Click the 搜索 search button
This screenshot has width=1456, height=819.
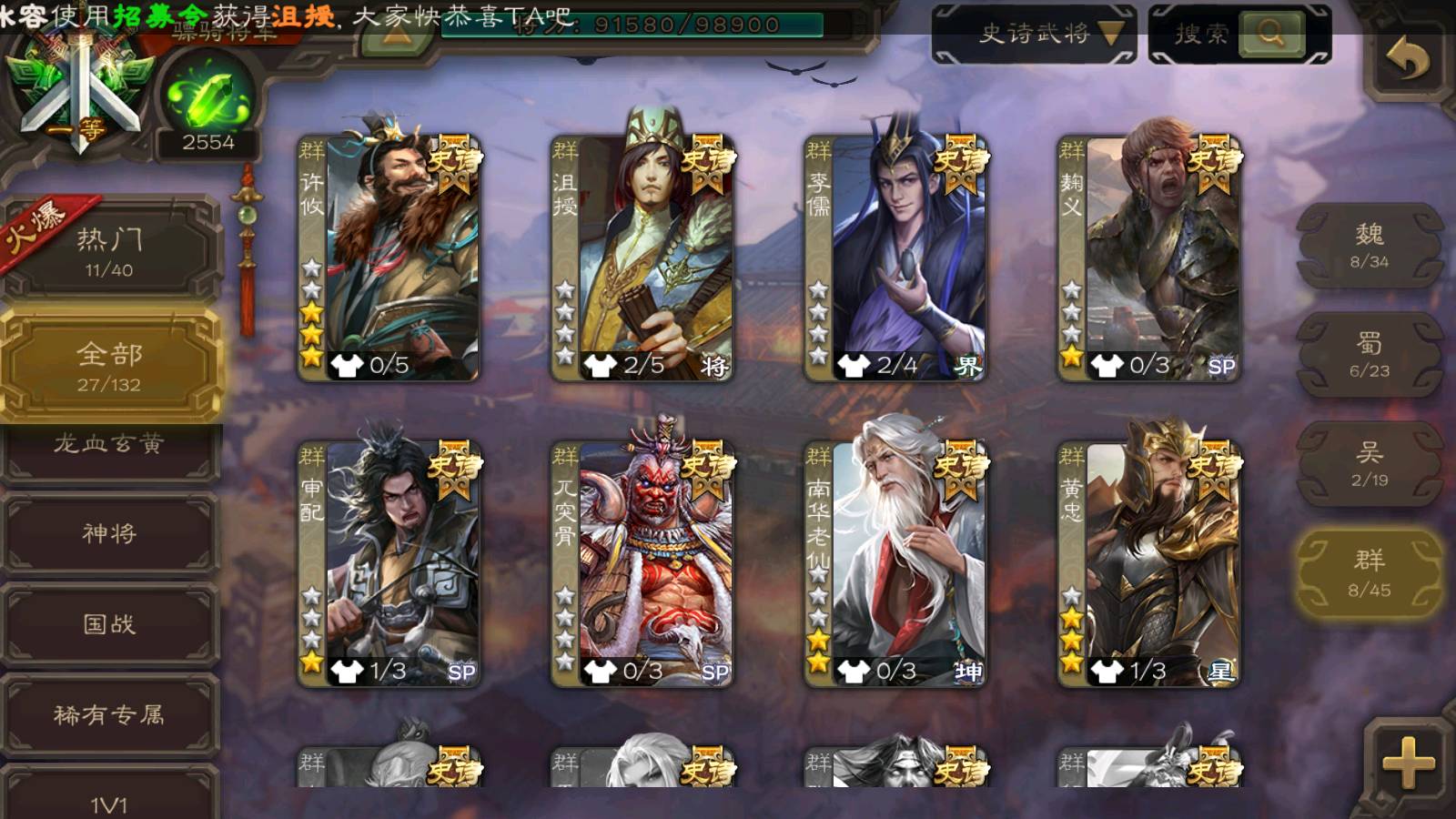coord(1239,35)
